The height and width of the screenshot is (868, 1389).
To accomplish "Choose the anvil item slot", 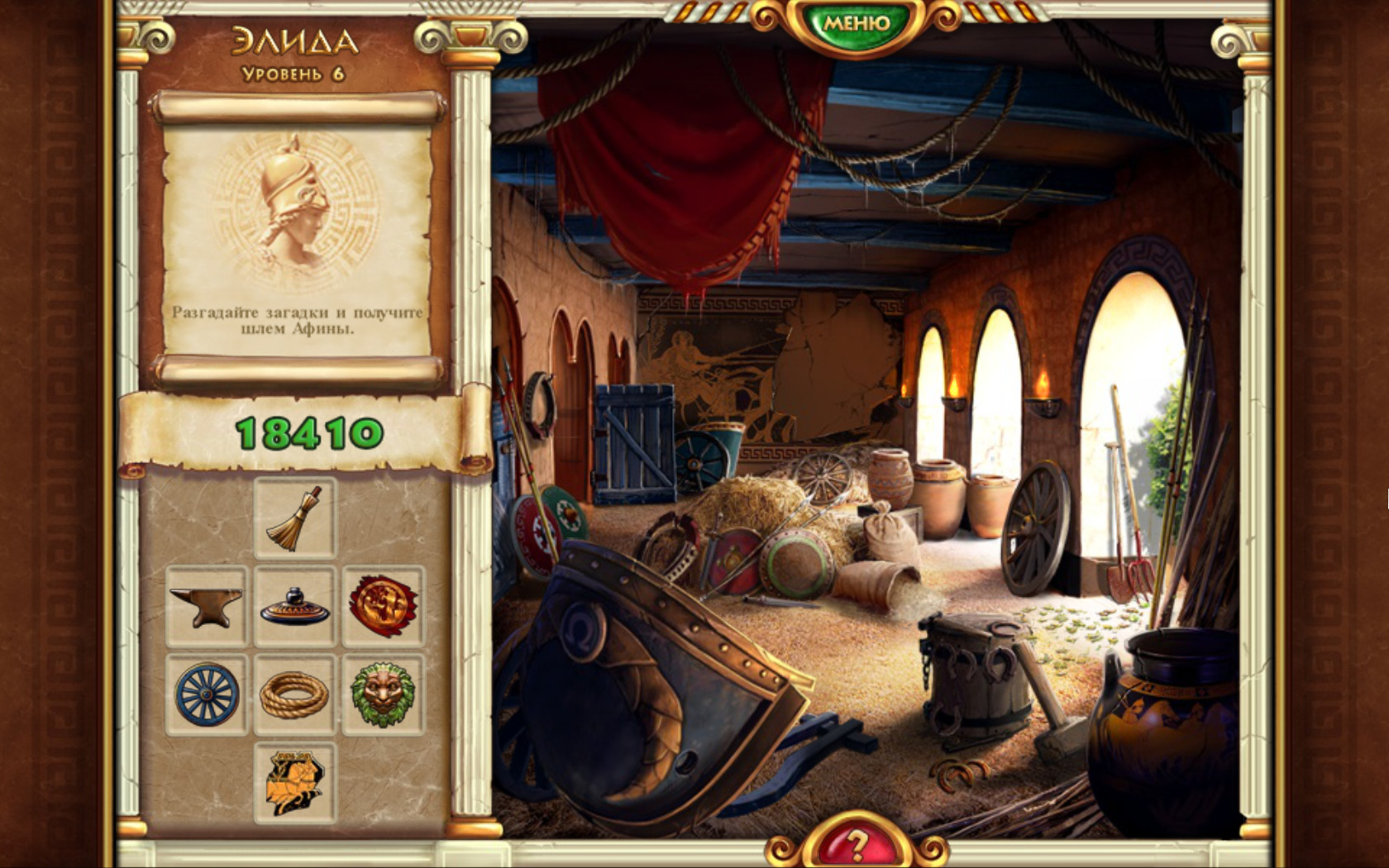I will (207, 606).
